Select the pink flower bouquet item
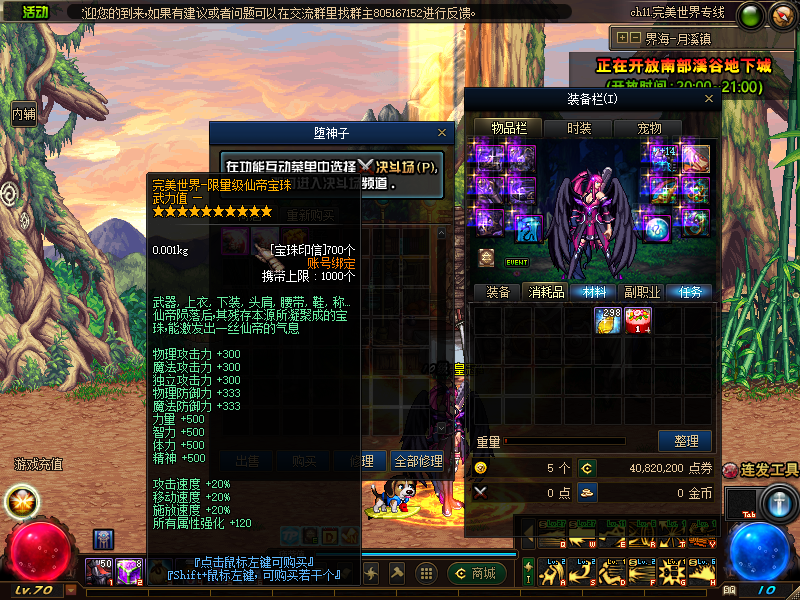Image resolution: width=800 pixels, height=600 pixels. tap(638, 321)
